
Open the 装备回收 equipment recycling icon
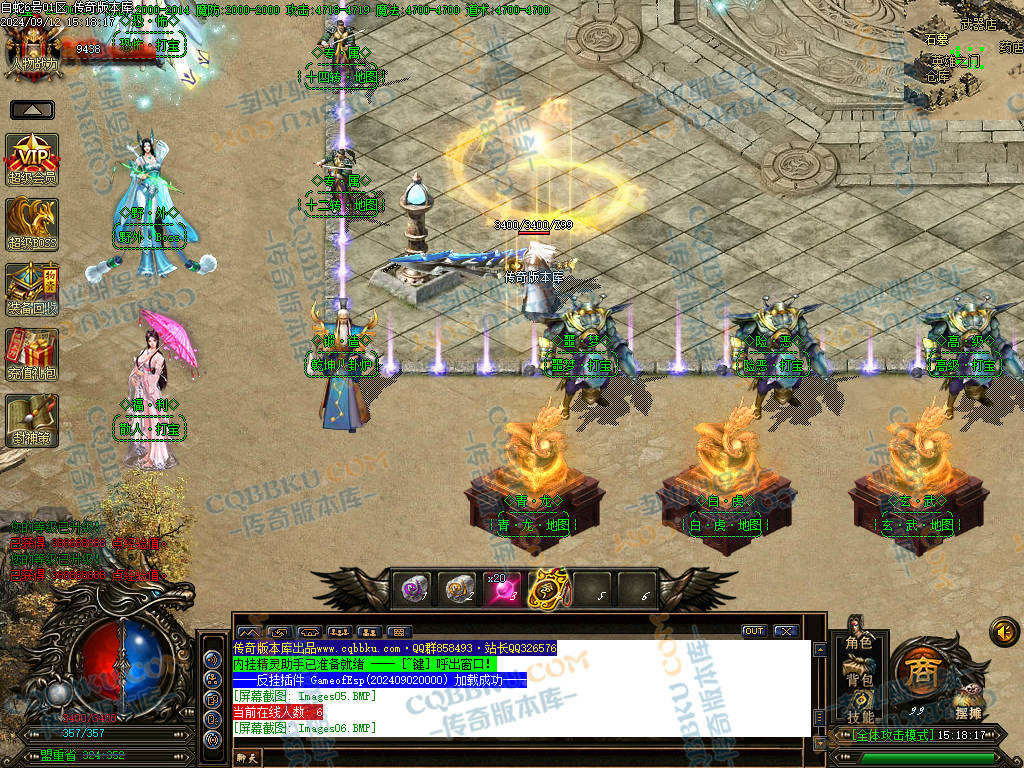point(32,288)
